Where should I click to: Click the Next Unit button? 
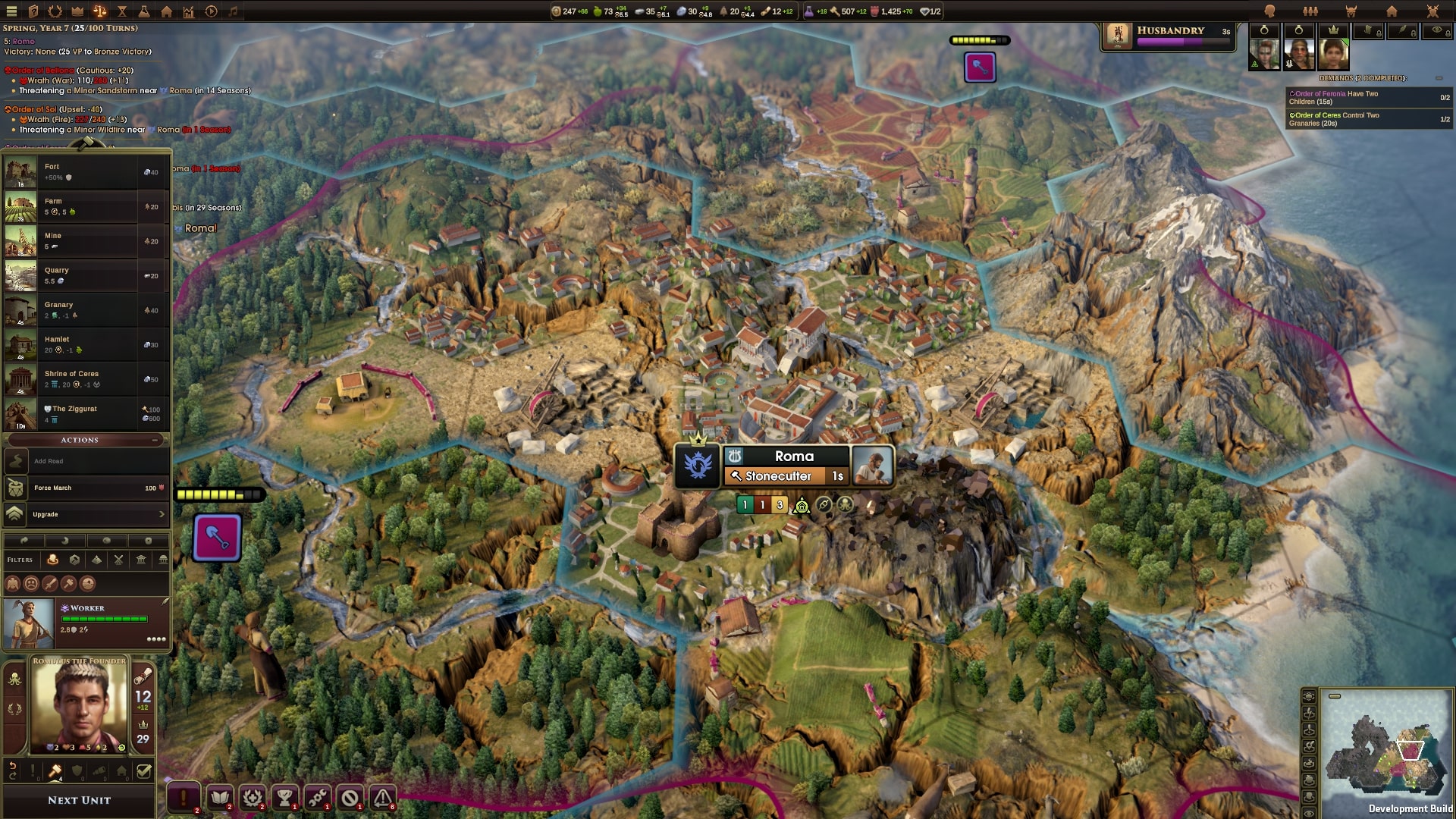tap(79, 800)
